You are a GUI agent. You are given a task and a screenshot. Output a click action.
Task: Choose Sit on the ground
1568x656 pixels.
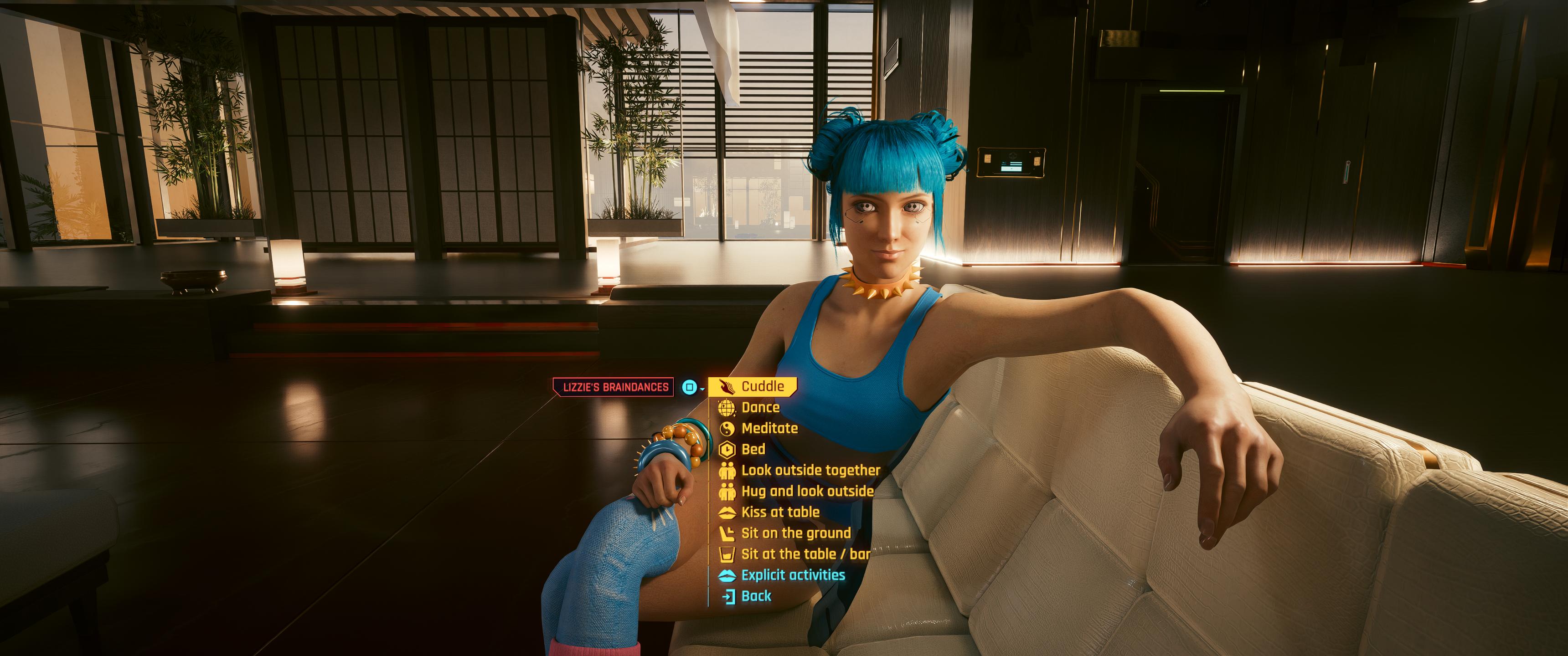795,533
